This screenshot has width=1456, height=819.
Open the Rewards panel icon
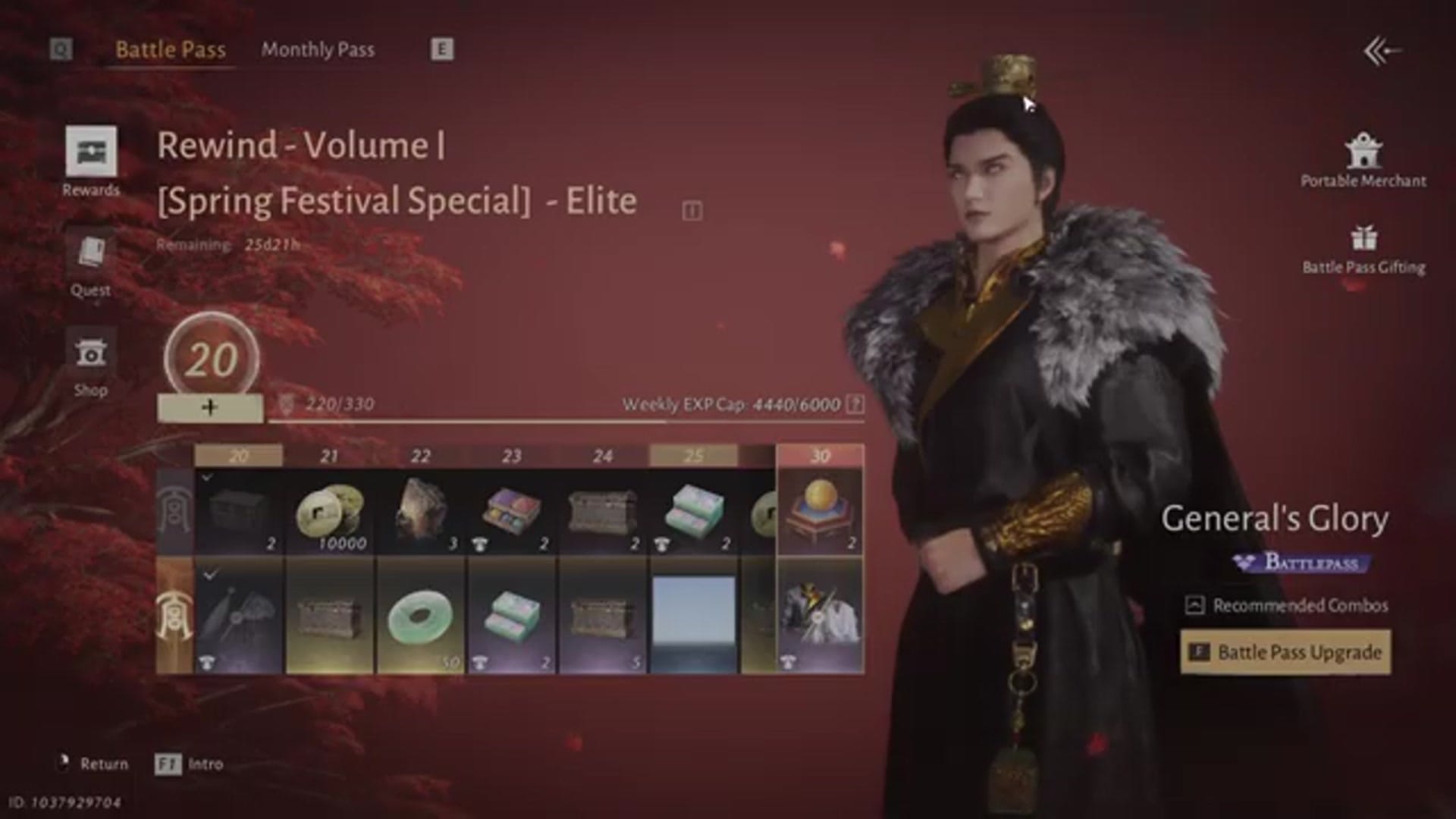(89, 152)
